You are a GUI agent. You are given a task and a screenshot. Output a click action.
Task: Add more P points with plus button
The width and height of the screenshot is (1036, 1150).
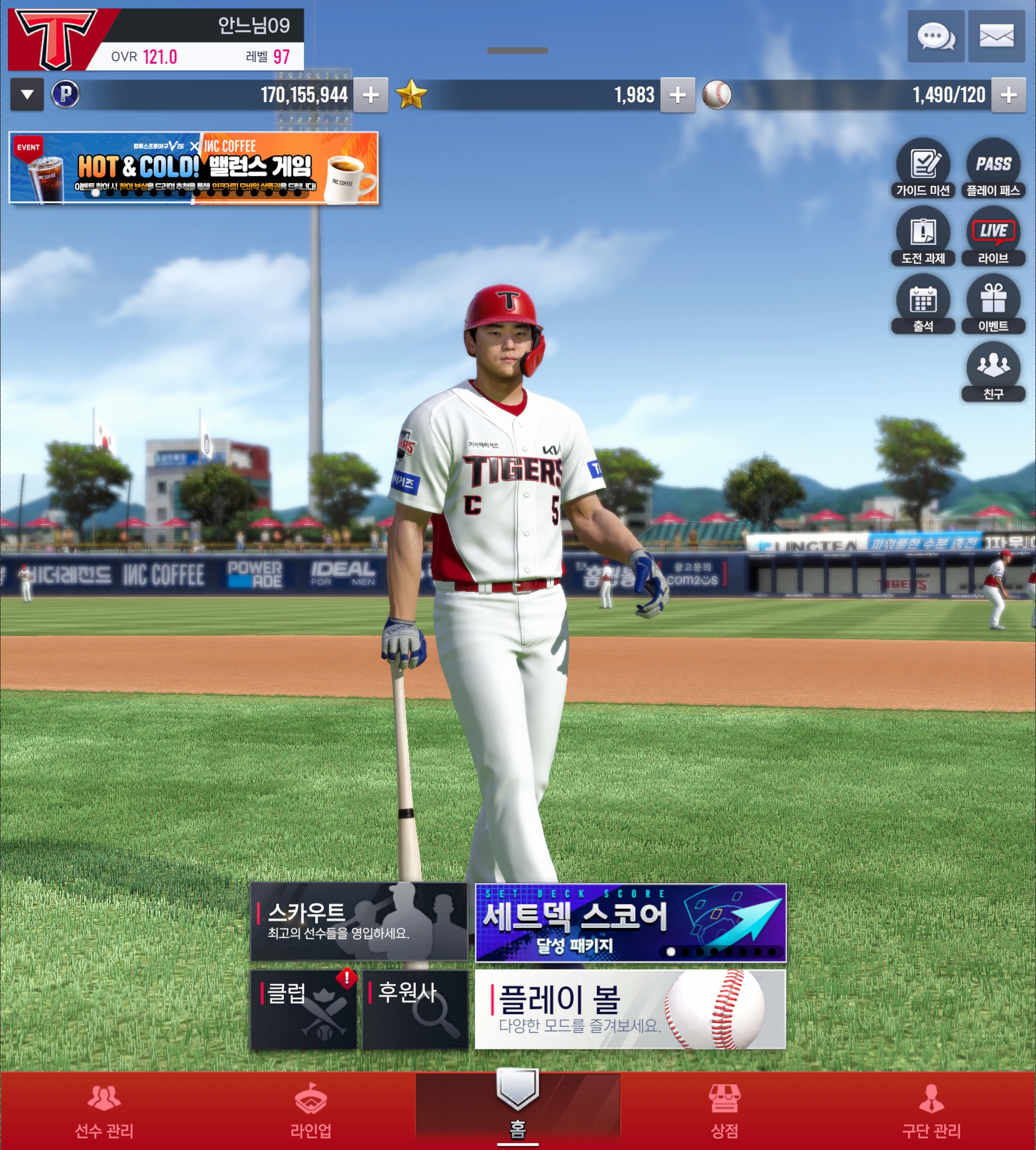(x=371, y=95)
